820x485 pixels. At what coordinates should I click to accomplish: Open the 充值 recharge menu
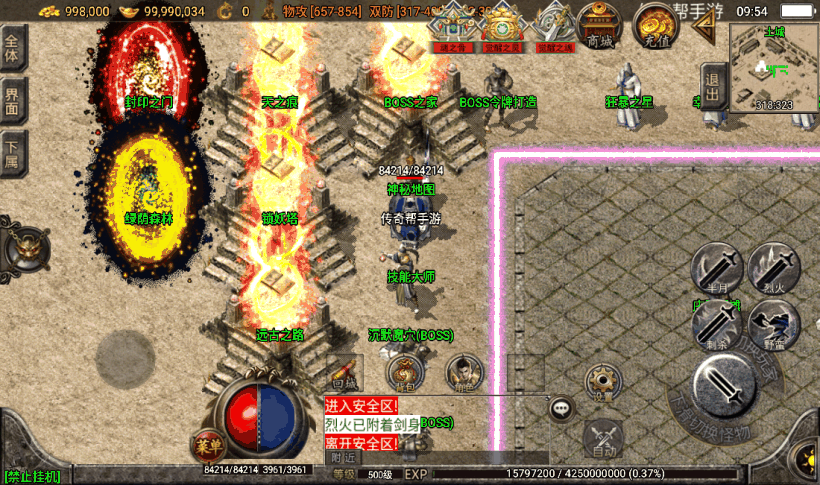click(x=656, y=28)
